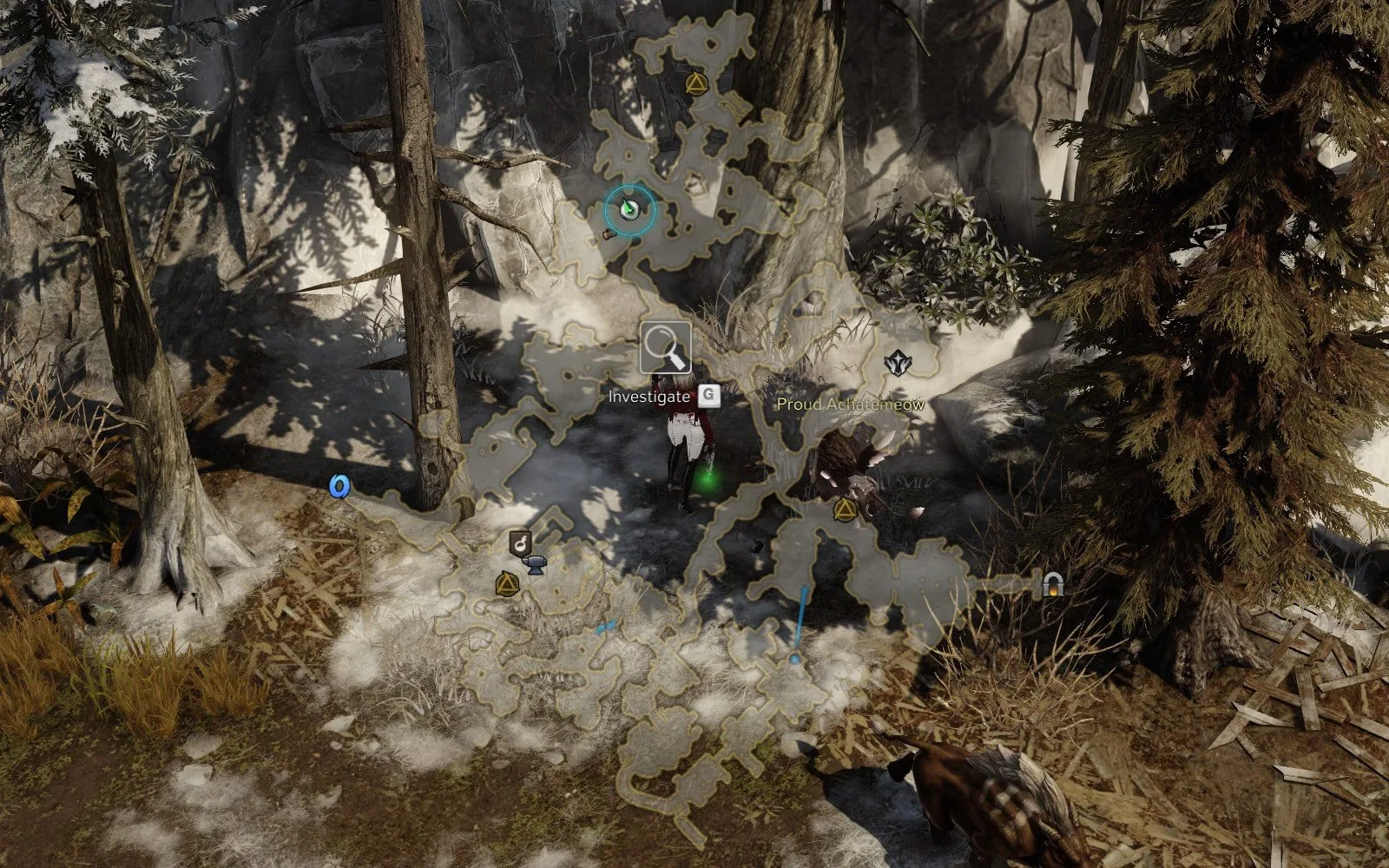Click the anvil repair marker on map
The height and width of the screenshot is (868, 1389).
[x=536, y=566]
